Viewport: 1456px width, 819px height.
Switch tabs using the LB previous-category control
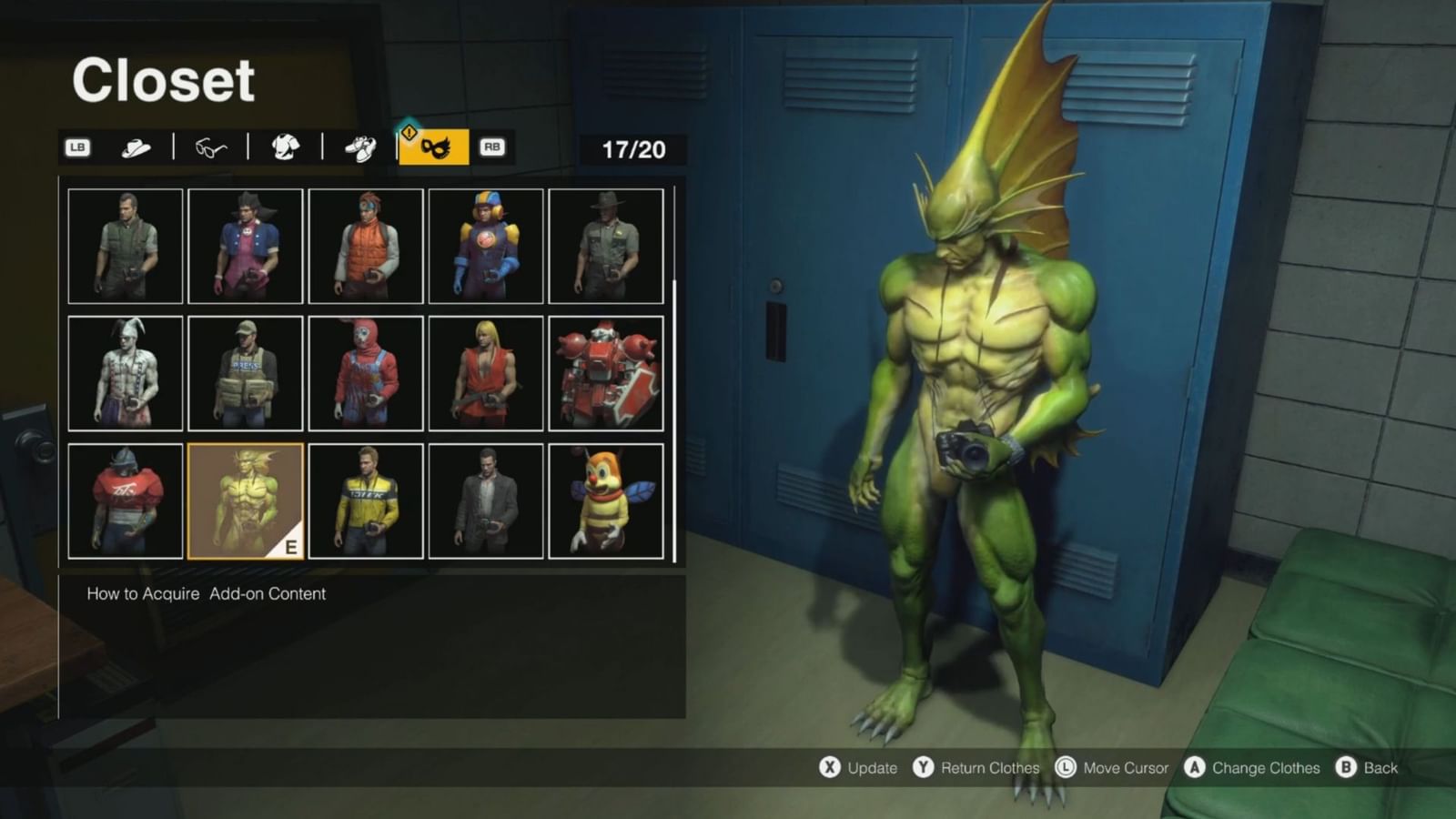[77, 147]
